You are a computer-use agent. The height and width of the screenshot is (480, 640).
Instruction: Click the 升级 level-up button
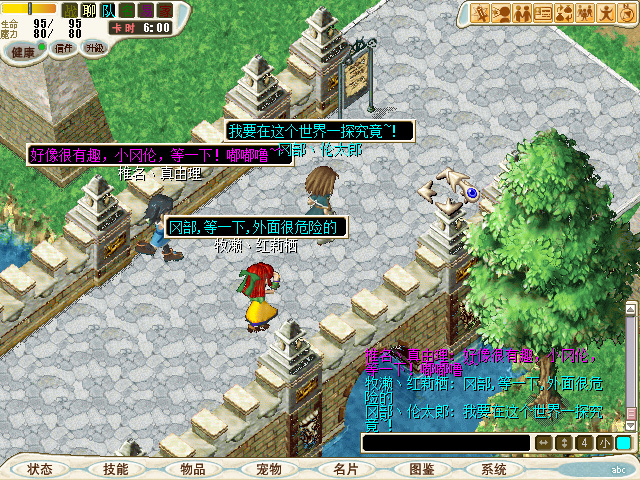[x=94, y=47]
